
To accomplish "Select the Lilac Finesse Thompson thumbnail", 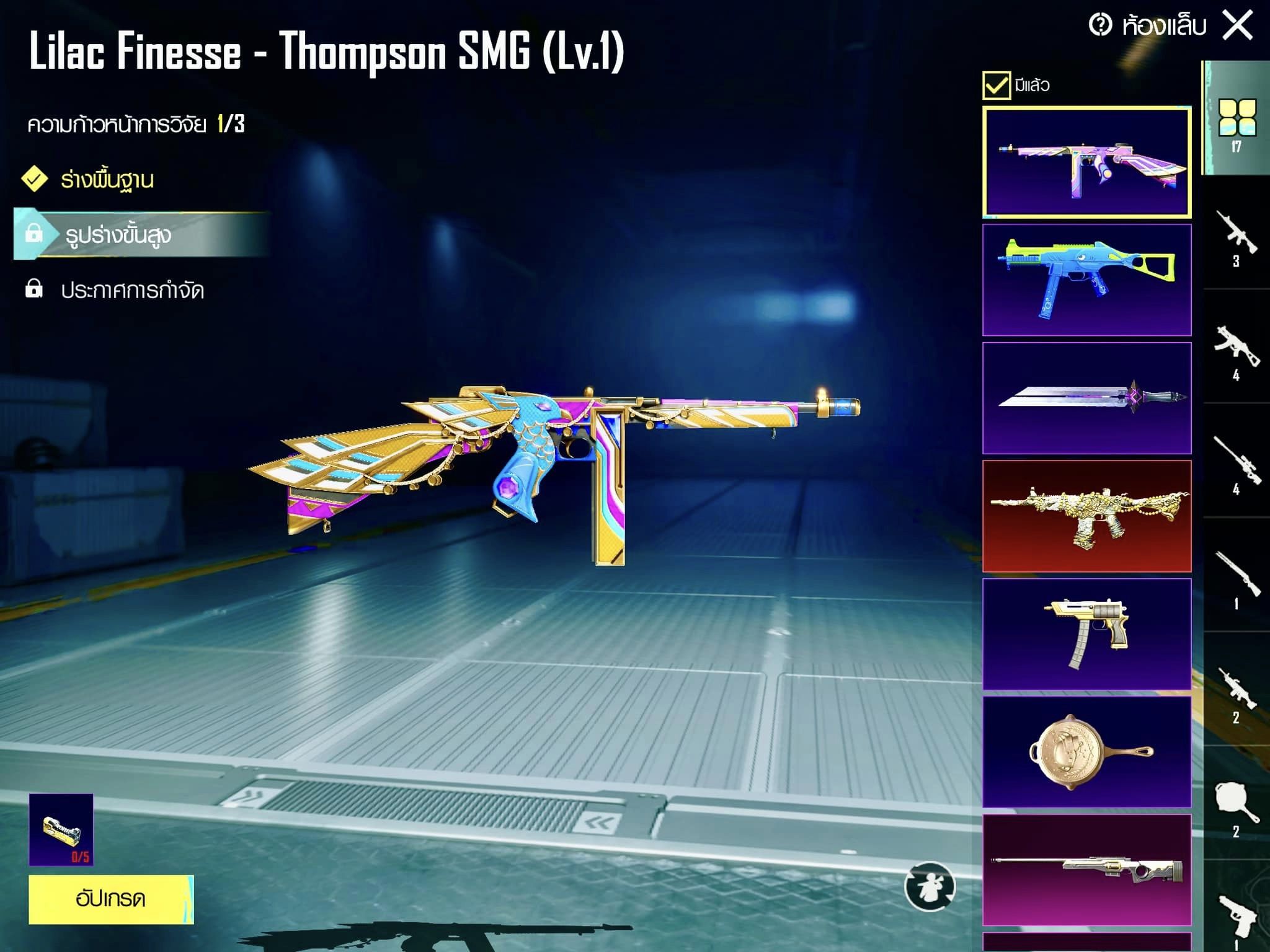I will [x=1086, y=162].
